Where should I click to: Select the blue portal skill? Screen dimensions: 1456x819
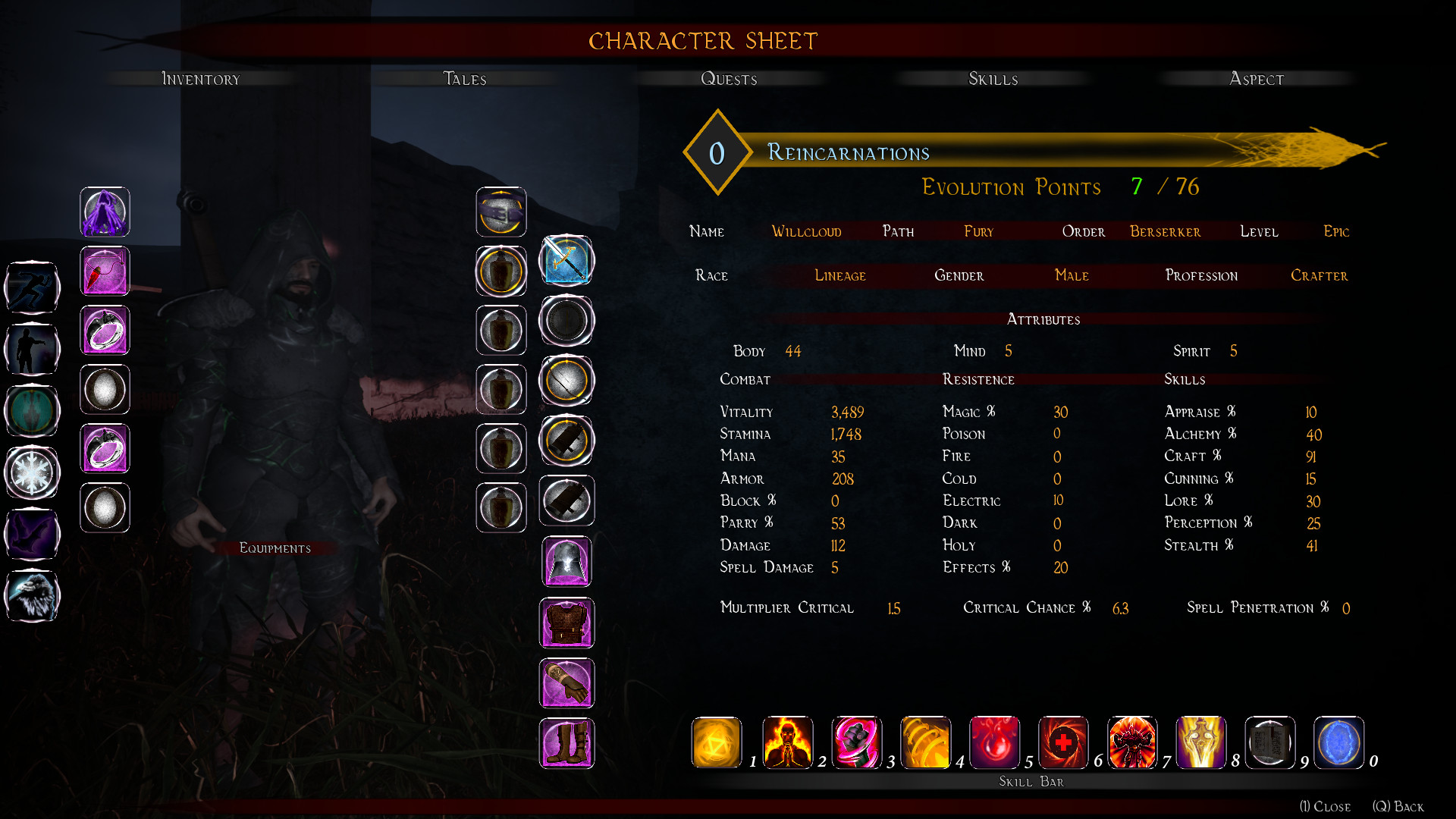click(x=1338, y=742)
